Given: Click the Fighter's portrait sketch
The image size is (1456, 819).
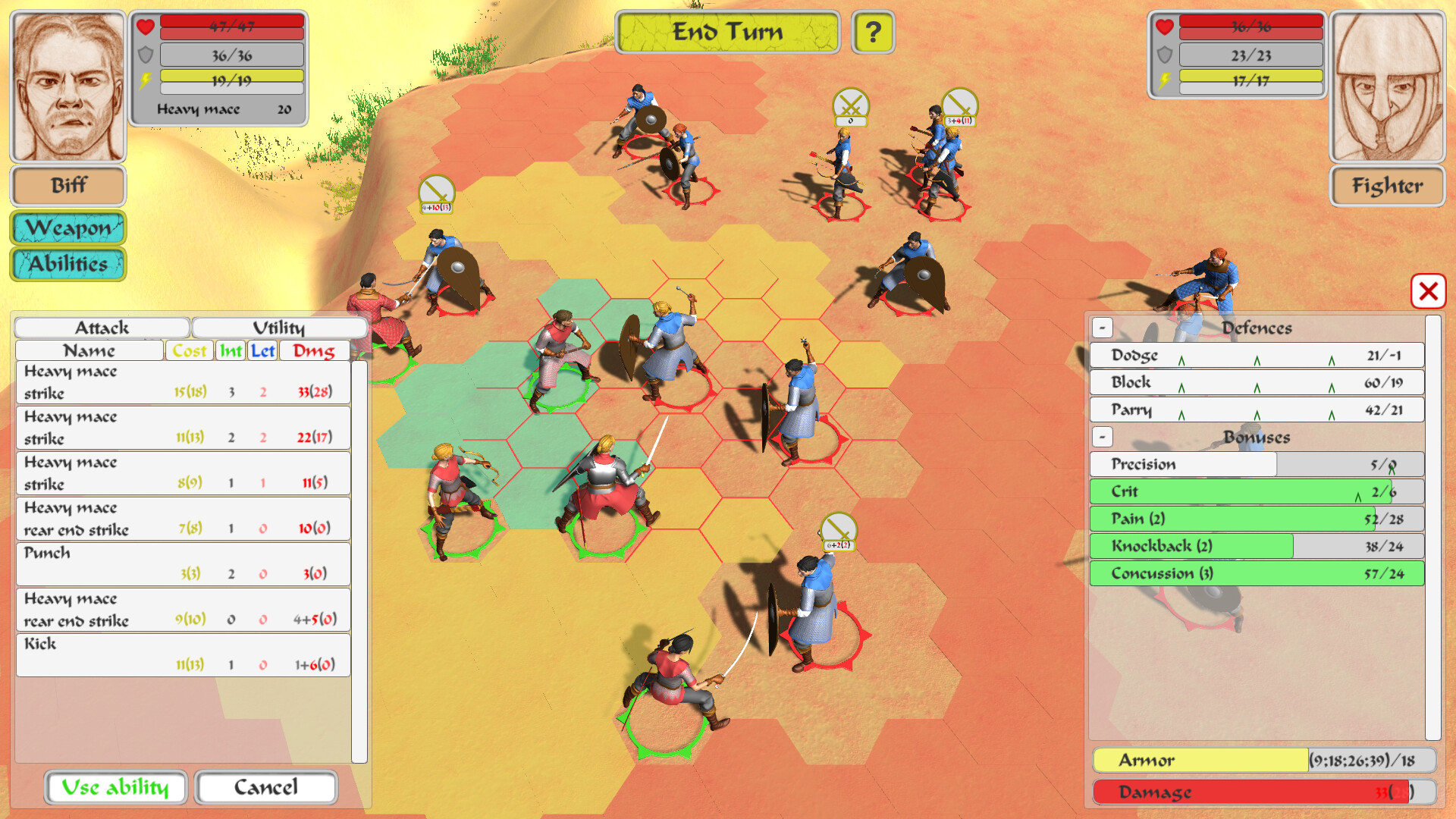Looking at the screenshot, I should tap(1388, 85).
